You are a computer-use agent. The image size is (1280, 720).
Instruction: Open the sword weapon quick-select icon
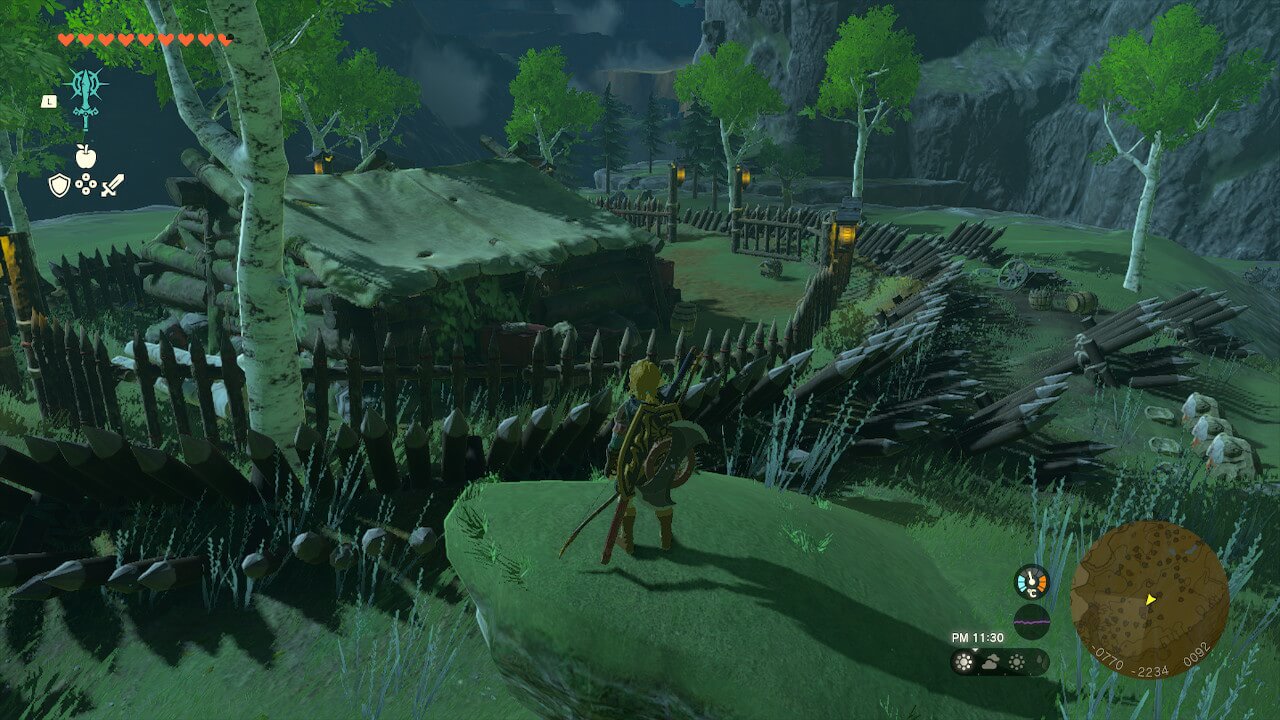pyautogui.click(x=111, y=184)
